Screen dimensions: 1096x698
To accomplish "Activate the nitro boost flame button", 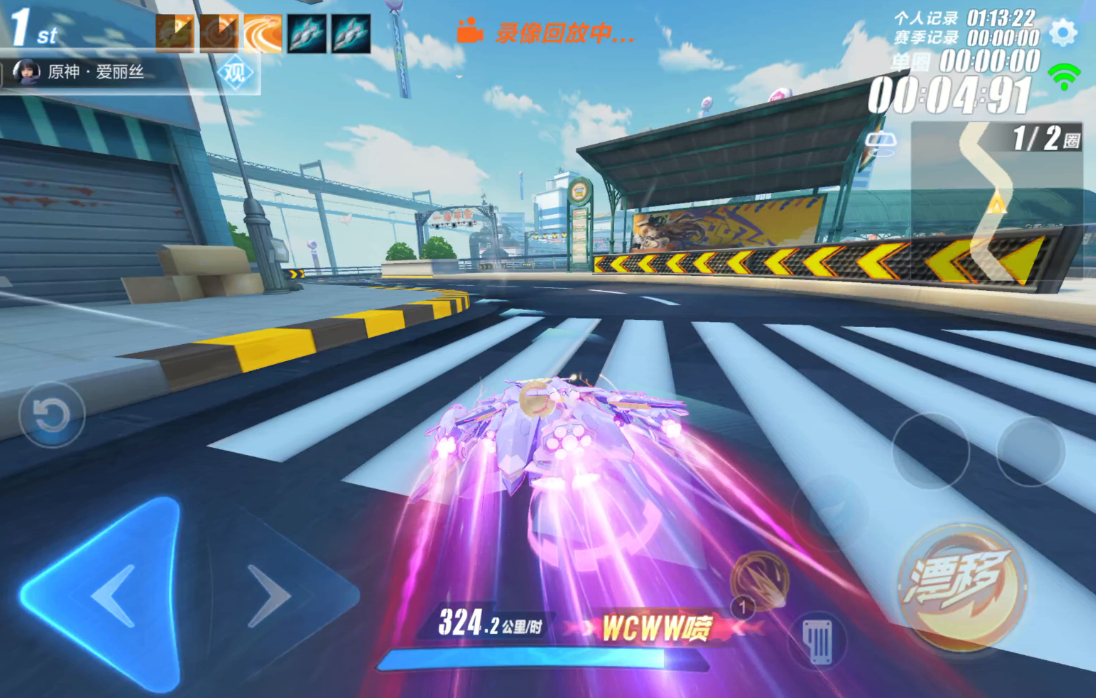I will click(x=758, y=581).
